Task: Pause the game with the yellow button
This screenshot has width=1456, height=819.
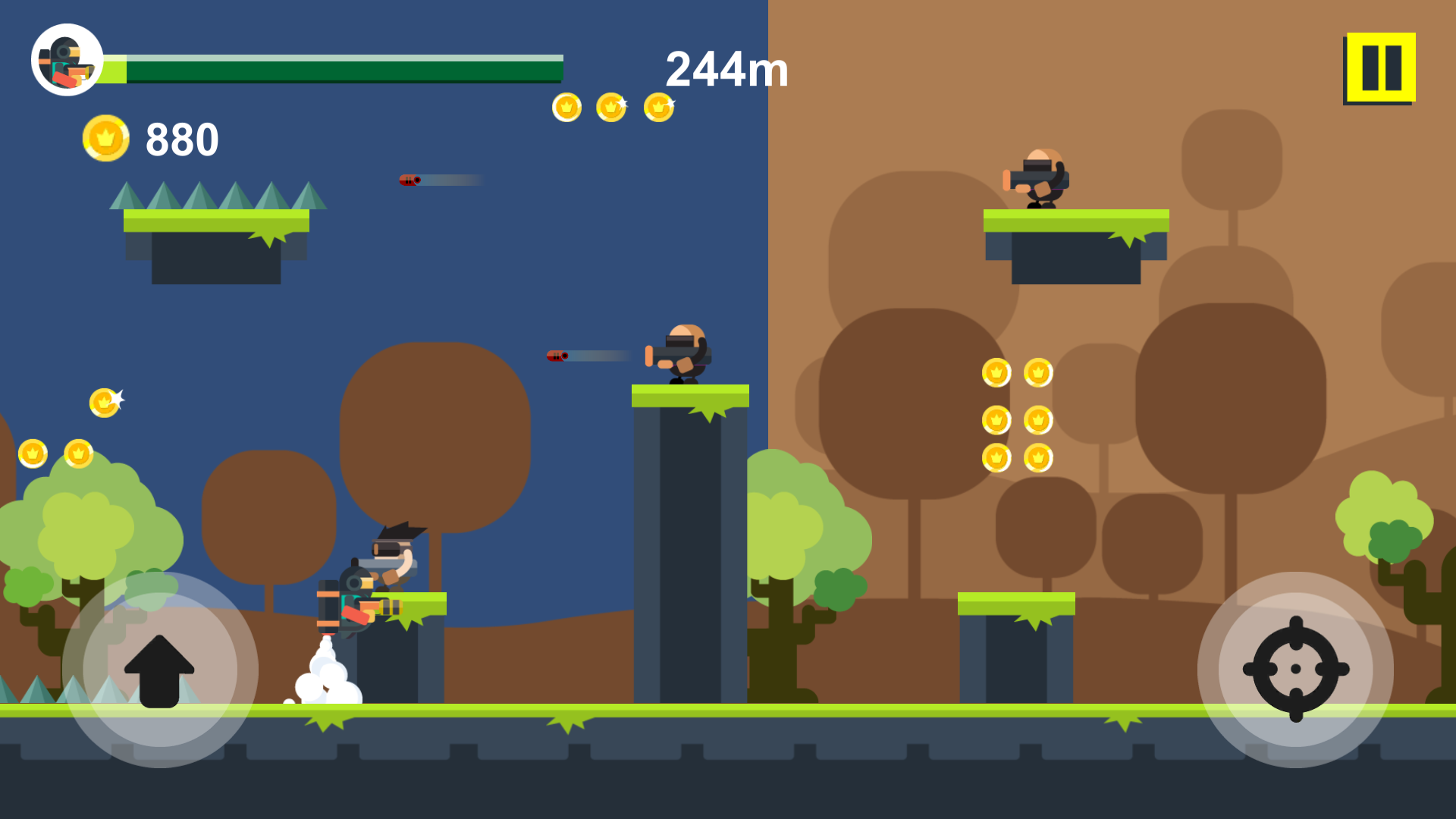Action: pyautogui.click(x=1380, y=67)
